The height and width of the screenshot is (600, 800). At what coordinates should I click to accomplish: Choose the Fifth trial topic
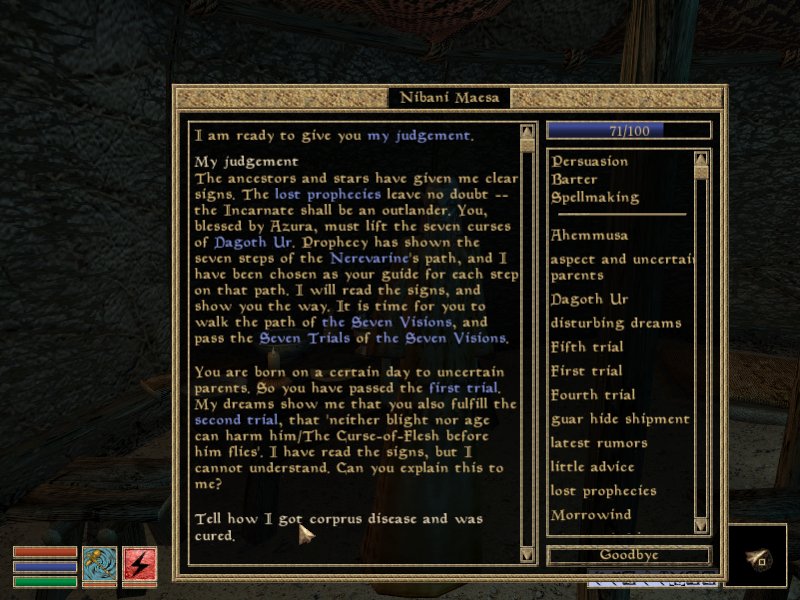(587, 347)
